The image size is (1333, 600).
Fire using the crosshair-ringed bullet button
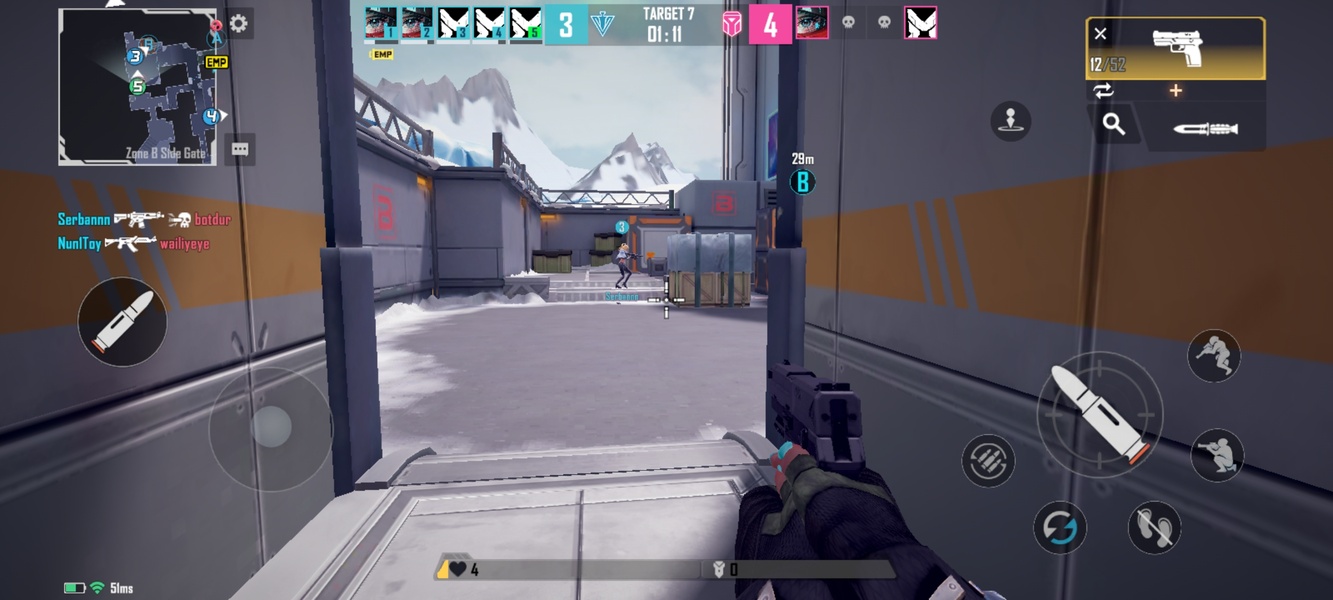1099,414
